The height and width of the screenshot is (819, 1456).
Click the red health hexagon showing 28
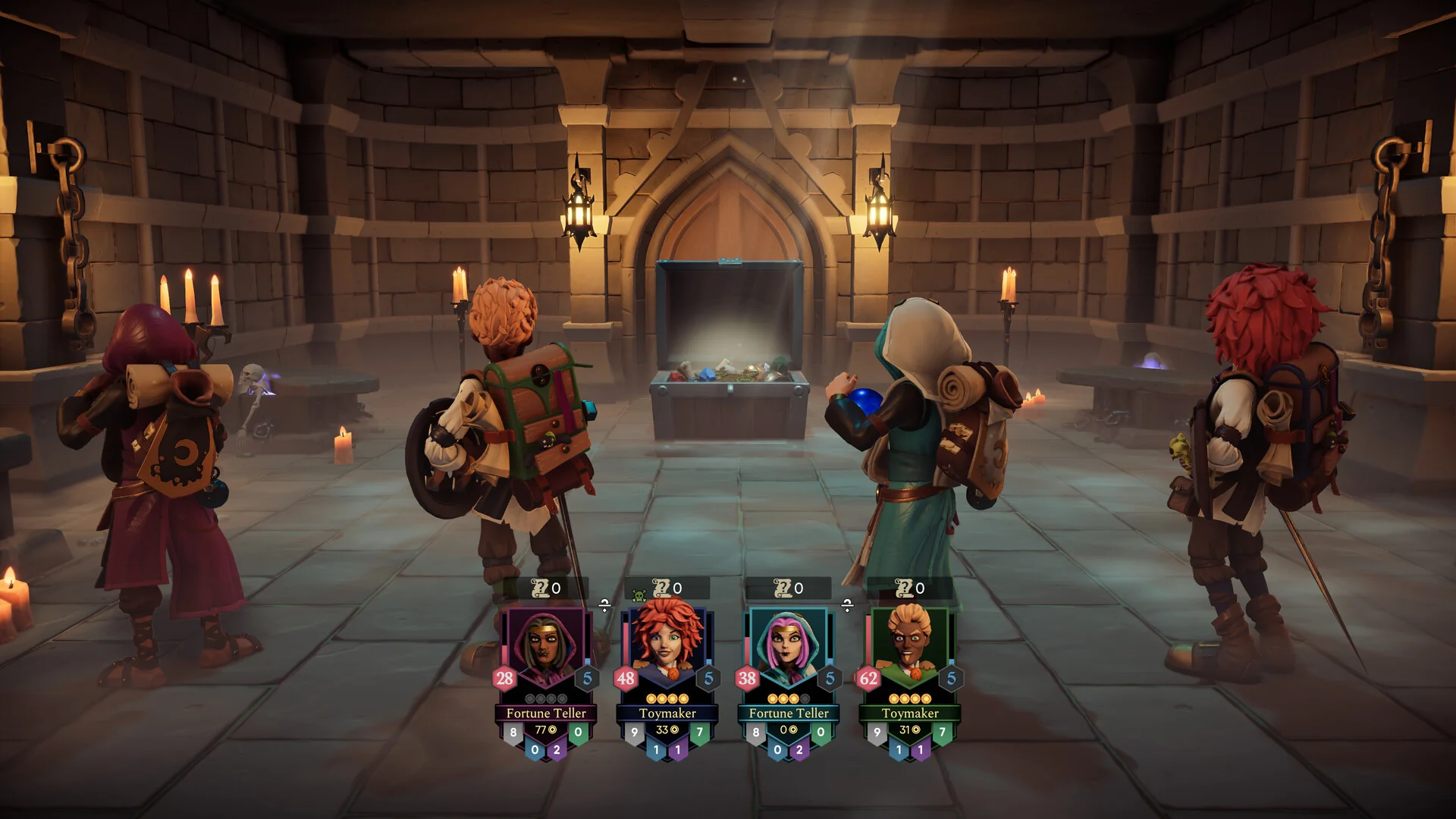click(504, 677)
